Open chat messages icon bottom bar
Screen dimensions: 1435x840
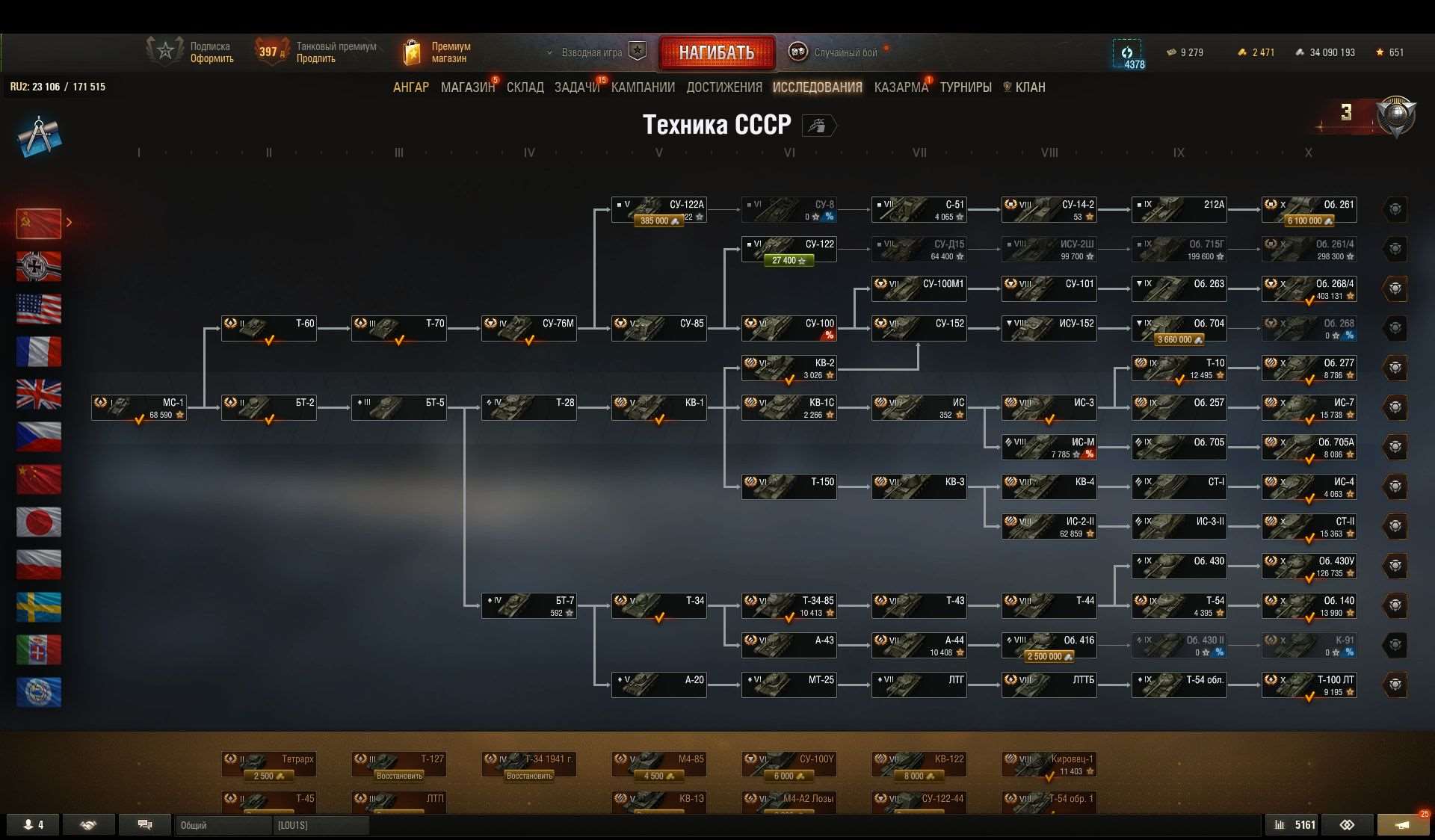[x=145, y=824]
